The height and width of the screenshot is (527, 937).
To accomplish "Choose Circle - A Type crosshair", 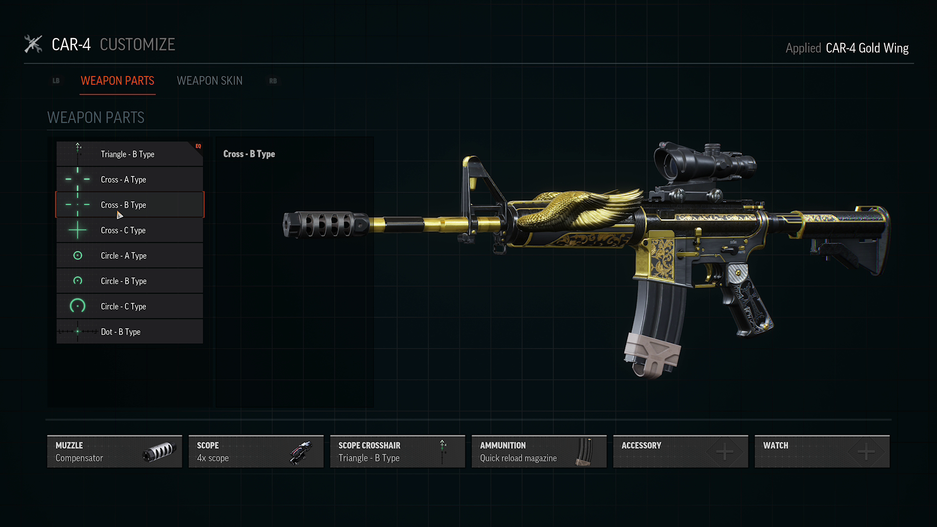I will (129, 256).
